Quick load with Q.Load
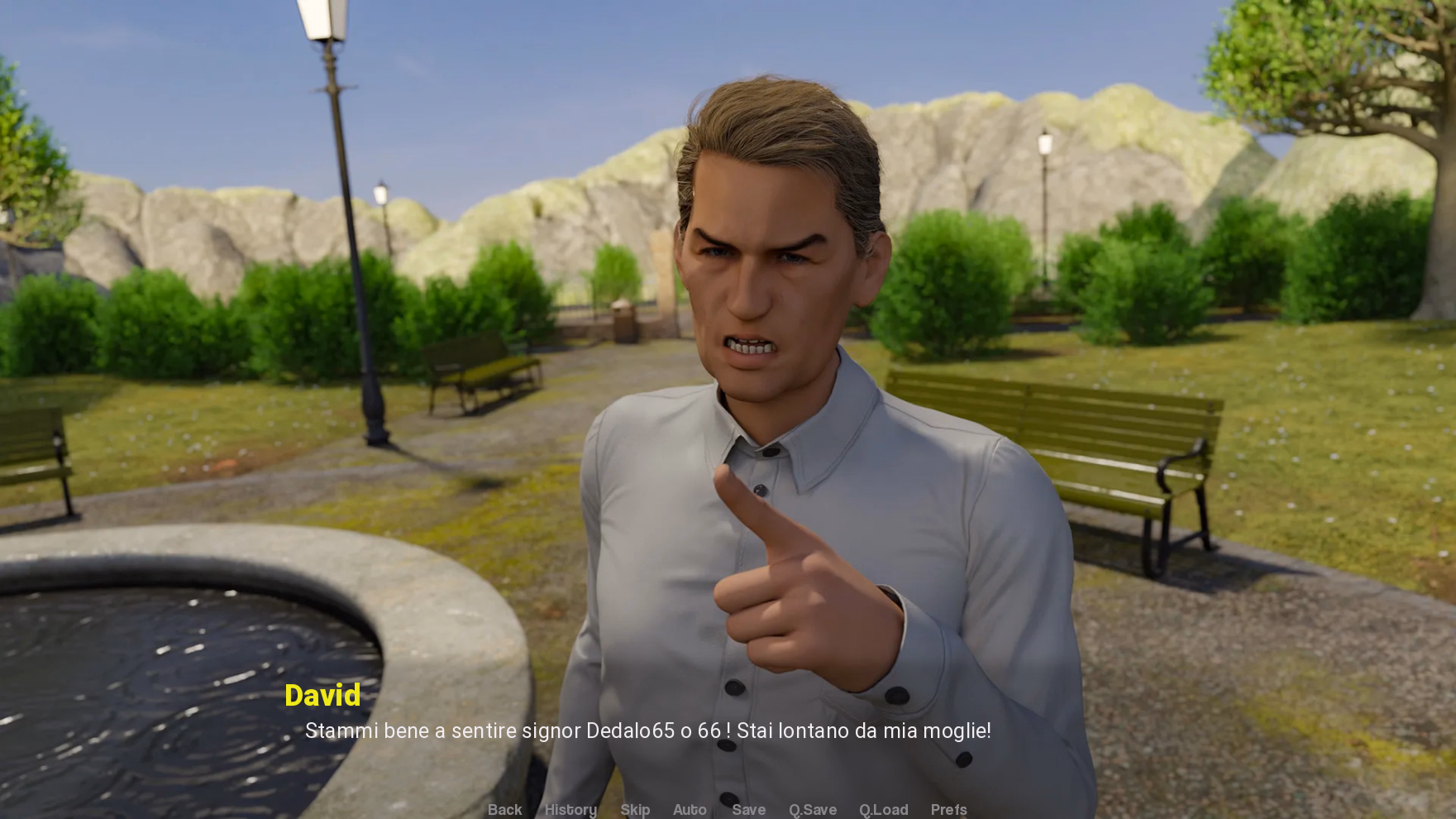The image size is (1456, 819). pyautogui.click(x=883, y=809)
